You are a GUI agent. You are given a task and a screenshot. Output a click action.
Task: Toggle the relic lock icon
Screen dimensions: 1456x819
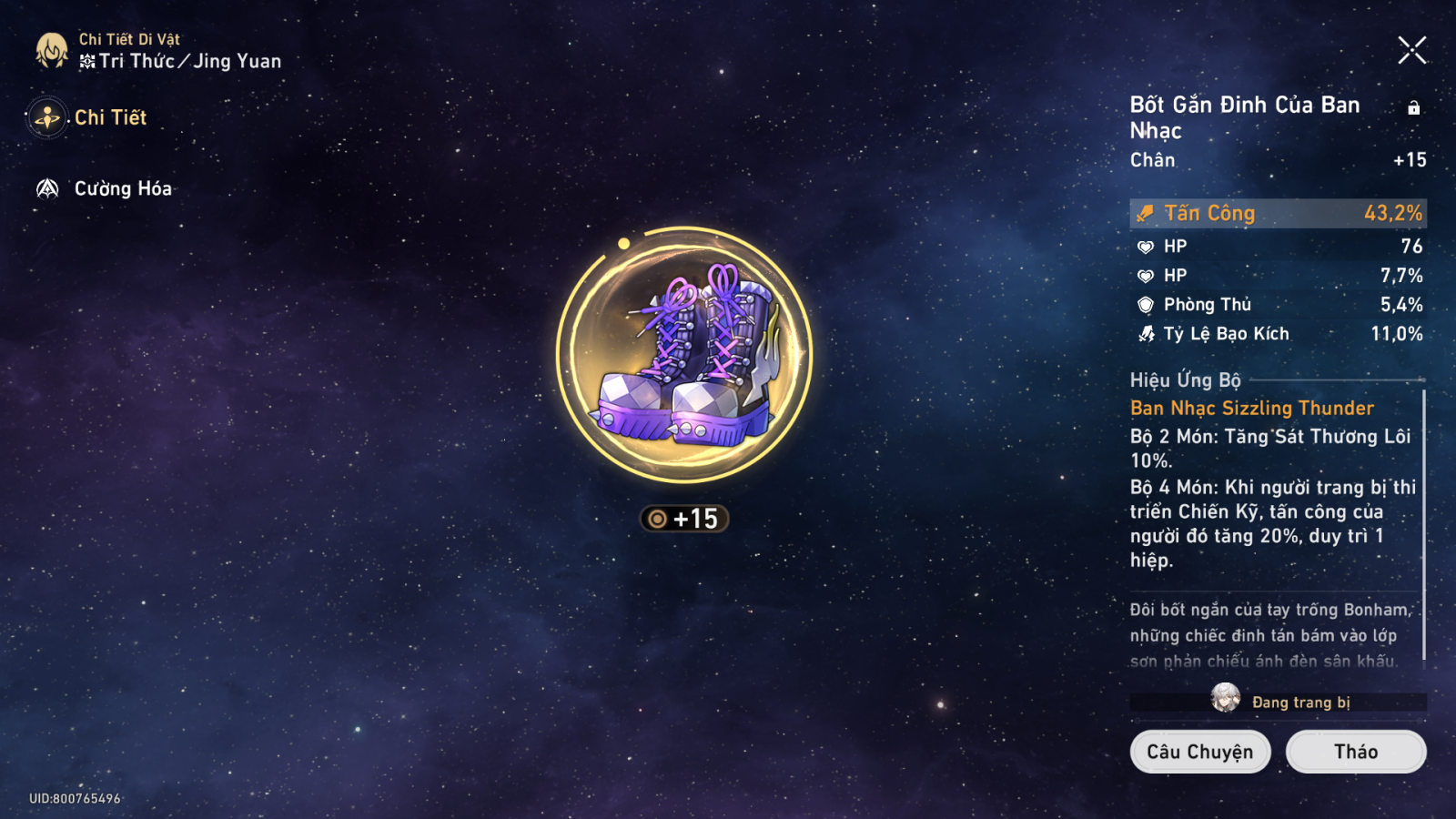click(1413, 108)
